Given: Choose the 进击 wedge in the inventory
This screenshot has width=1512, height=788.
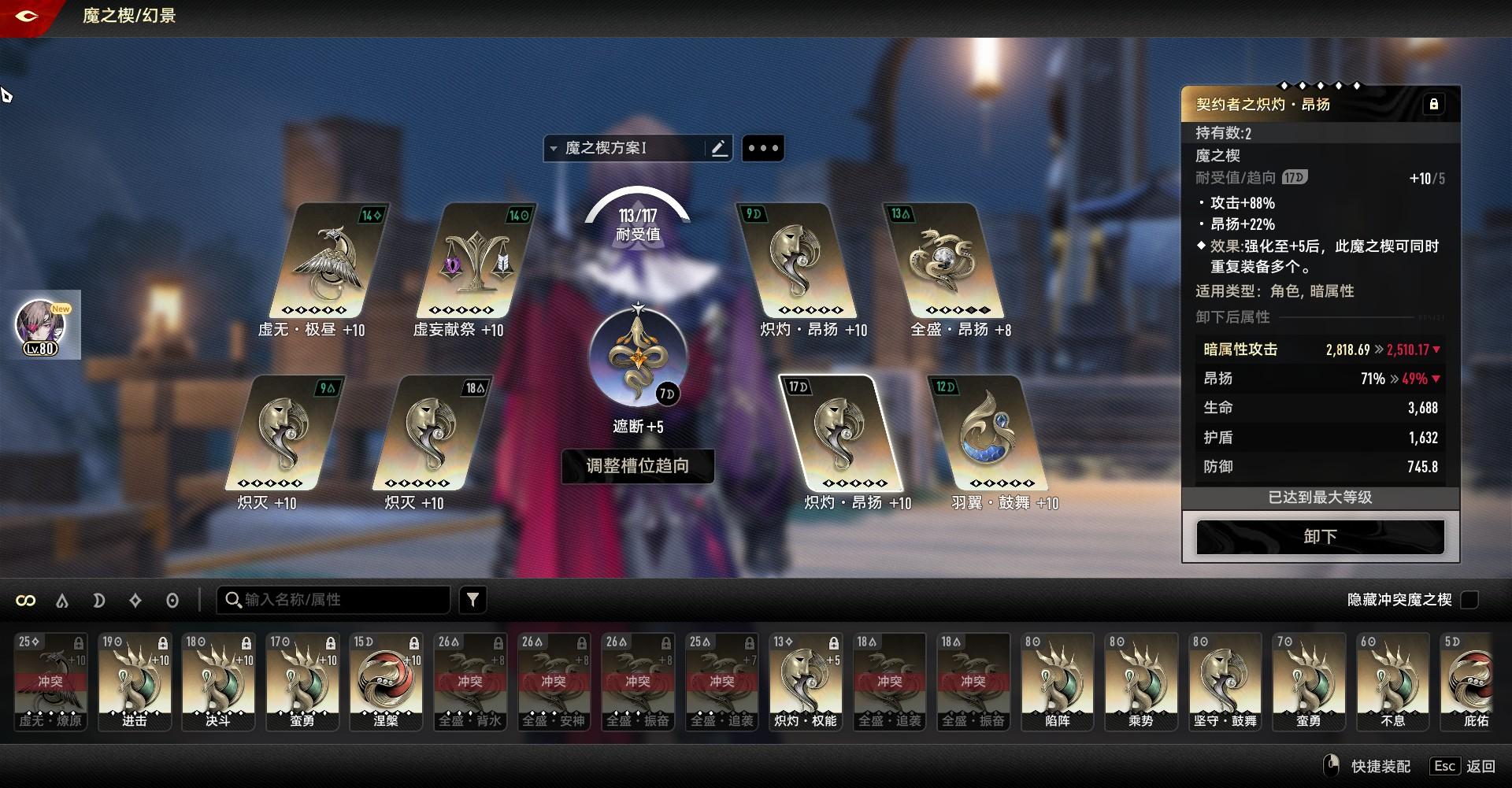Looking at the screenshot, I should [x=135, y=682].
